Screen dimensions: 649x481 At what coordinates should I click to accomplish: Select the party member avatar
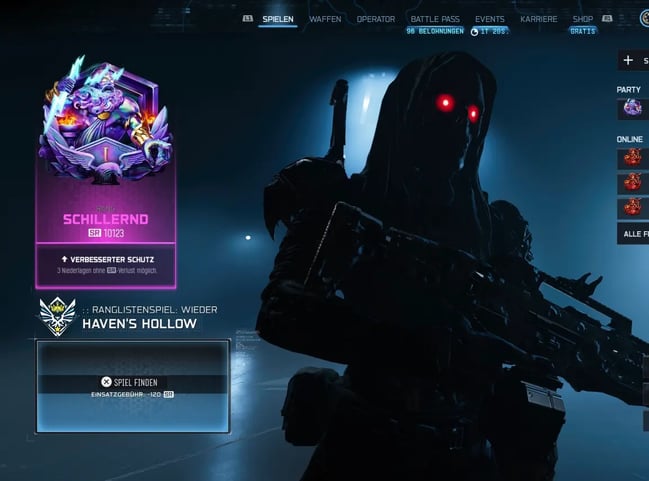(x=632, y=108)
